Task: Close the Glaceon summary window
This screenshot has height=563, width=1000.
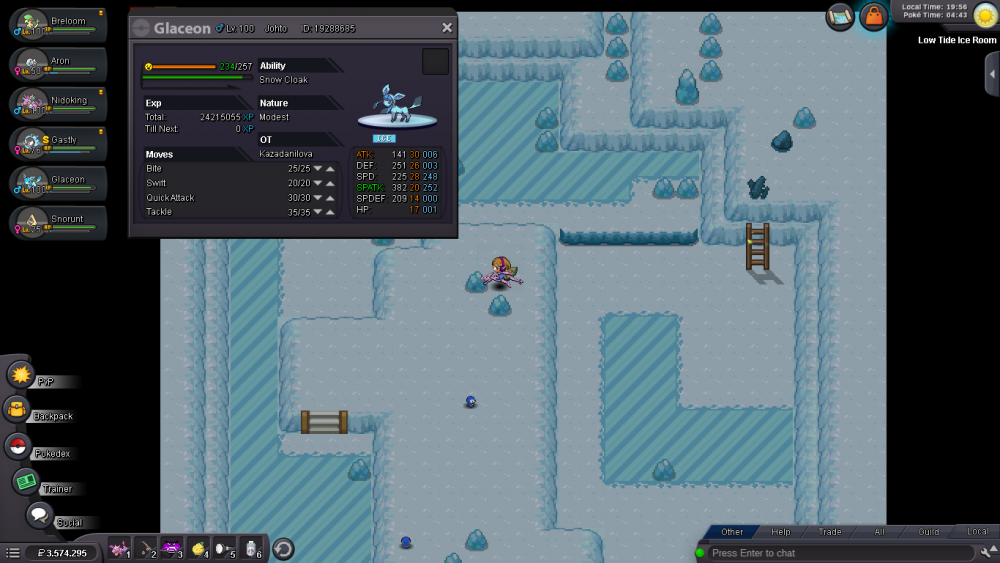Action: 447,28
